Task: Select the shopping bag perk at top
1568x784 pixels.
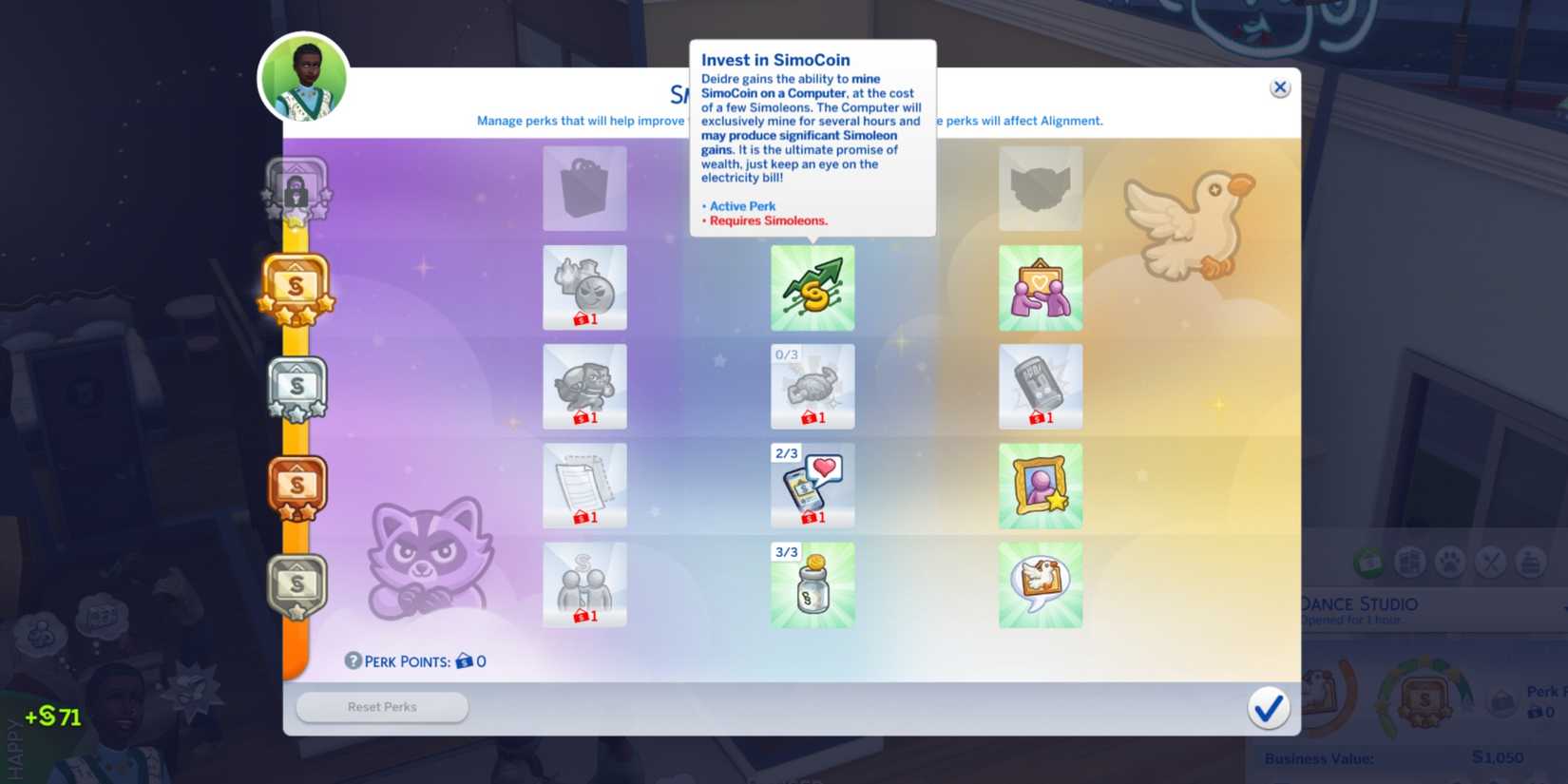Action: tap(584, 188)
